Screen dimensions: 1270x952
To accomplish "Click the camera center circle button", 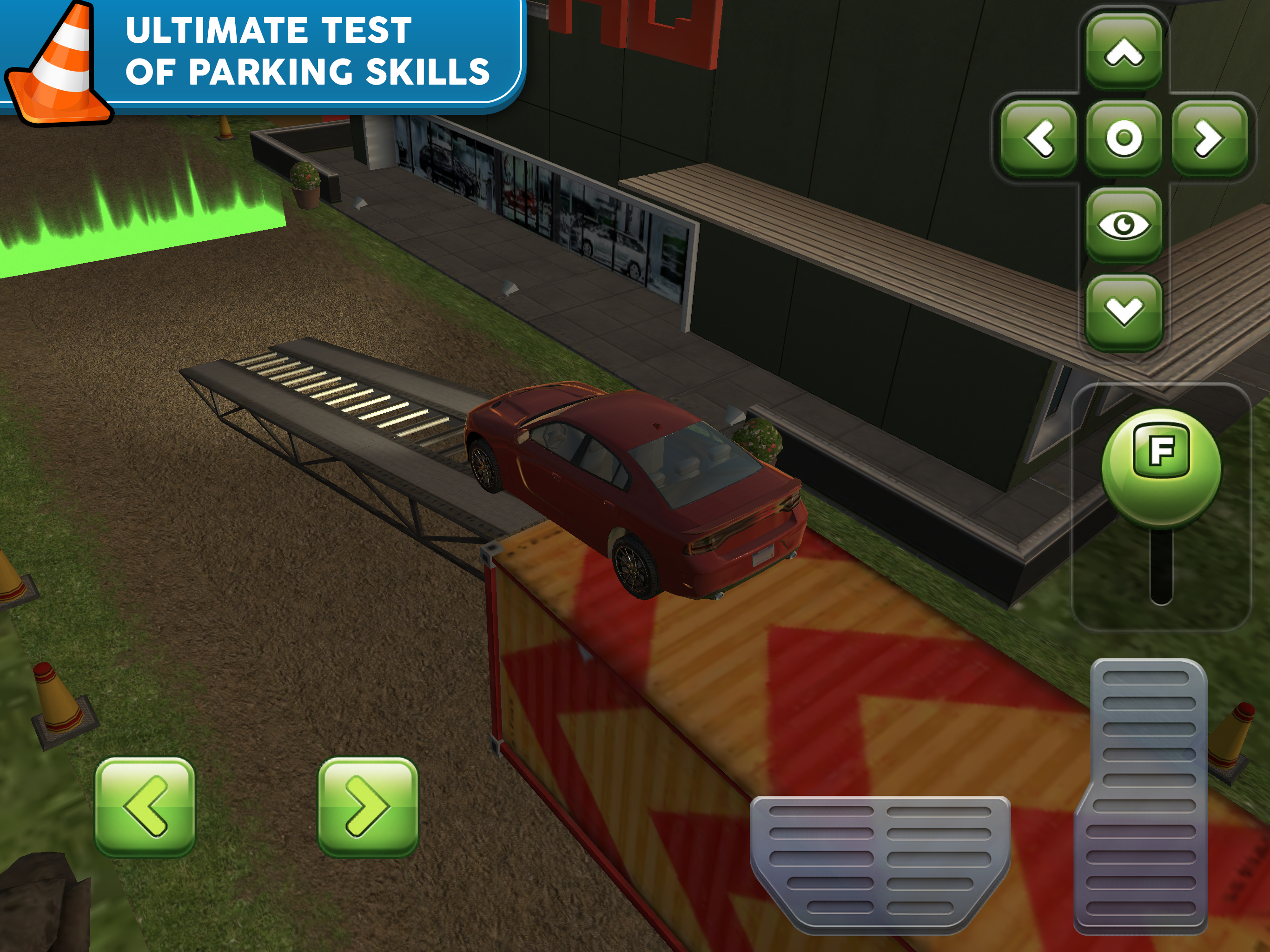I will click(x=1124, y=139).
